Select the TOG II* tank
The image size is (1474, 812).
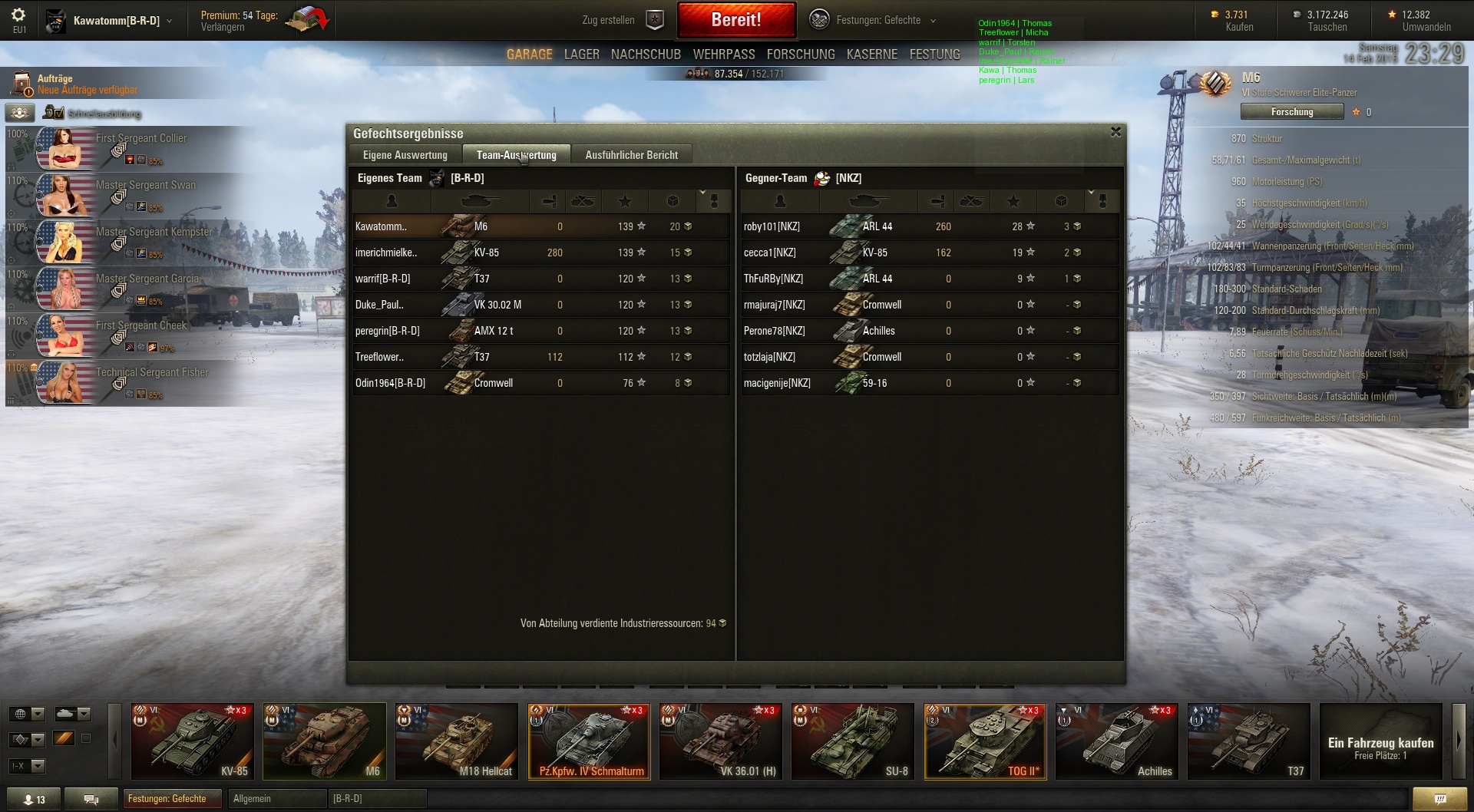point(984,741)
